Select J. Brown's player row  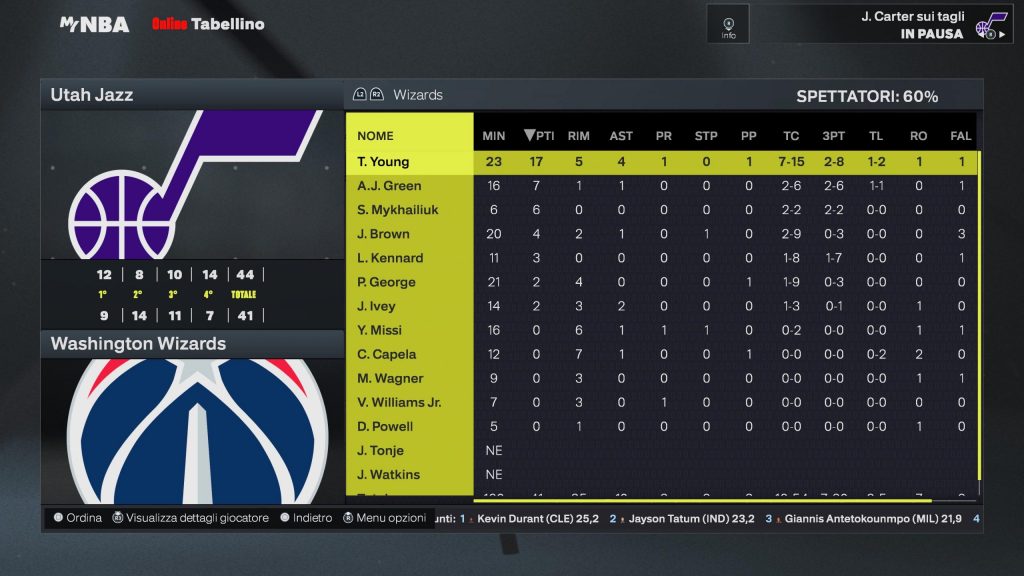[383, 234]
